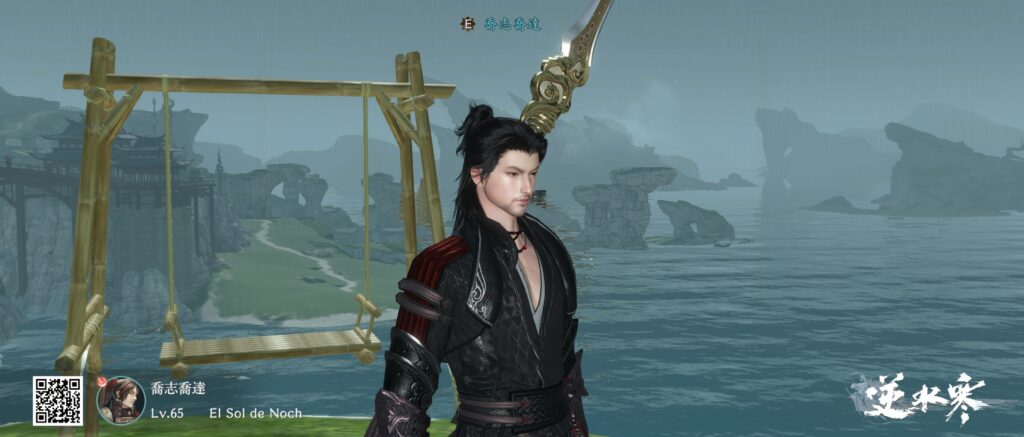The height and width of the screenshot is (437, 1024).
Task: Open the QR code image
Action: tap(56, 400)
